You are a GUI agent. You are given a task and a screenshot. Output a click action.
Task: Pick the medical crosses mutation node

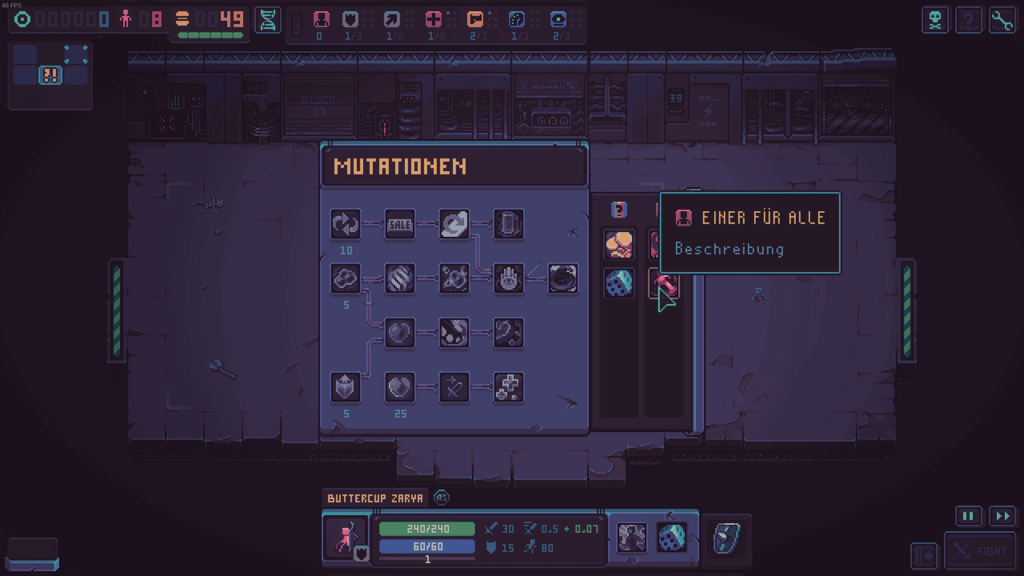click(508, 387)
